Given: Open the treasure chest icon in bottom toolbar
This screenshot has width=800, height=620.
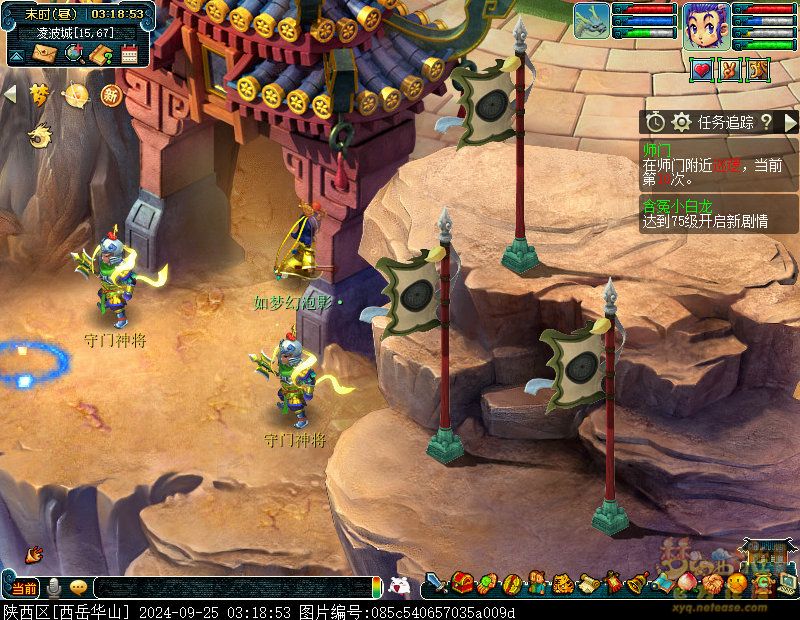Looking at the screenshot, I should [462, 582].
